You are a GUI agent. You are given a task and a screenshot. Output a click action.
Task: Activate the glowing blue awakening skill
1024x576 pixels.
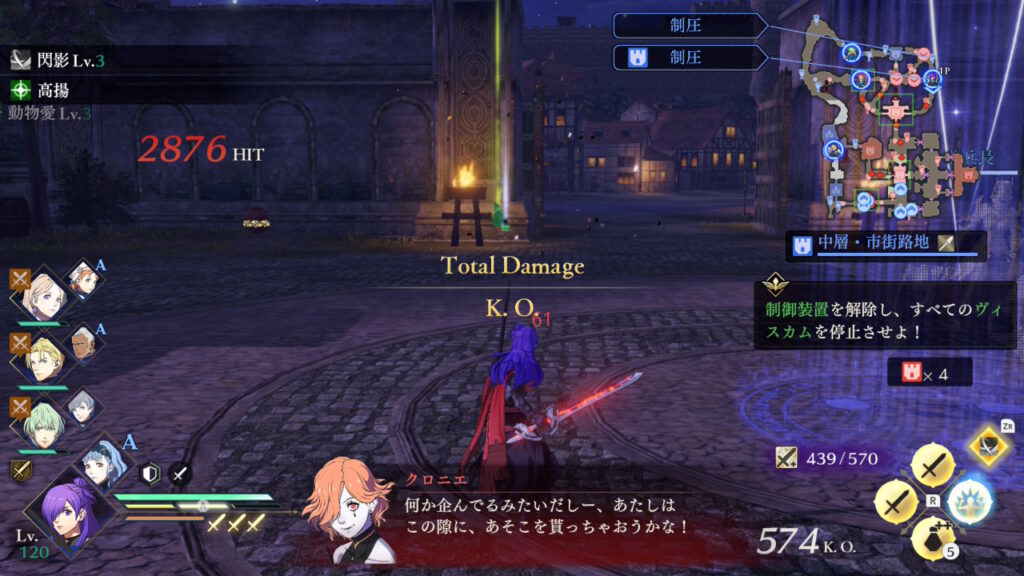[968, 499]
